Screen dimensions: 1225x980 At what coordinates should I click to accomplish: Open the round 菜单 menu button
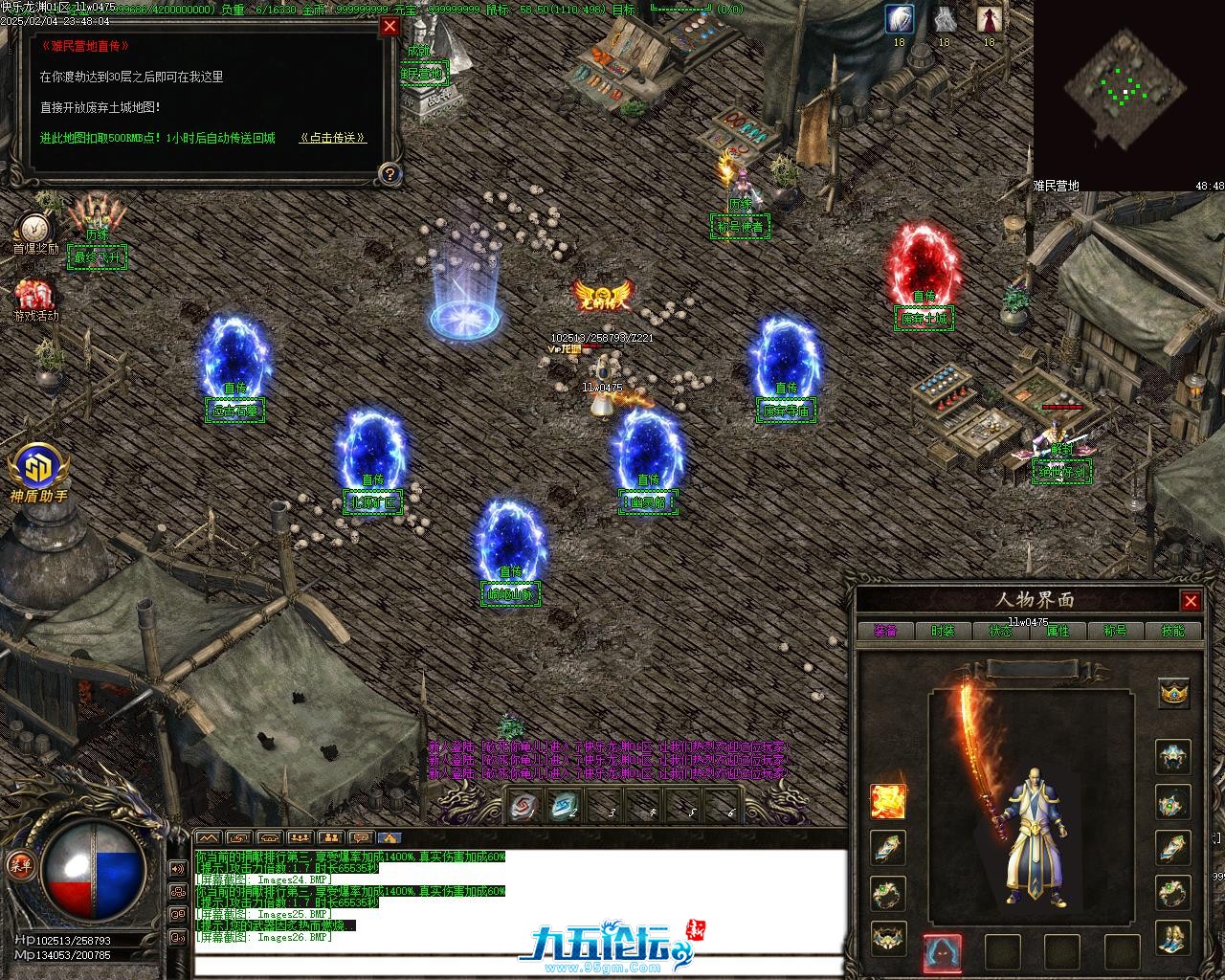[18, 864]
